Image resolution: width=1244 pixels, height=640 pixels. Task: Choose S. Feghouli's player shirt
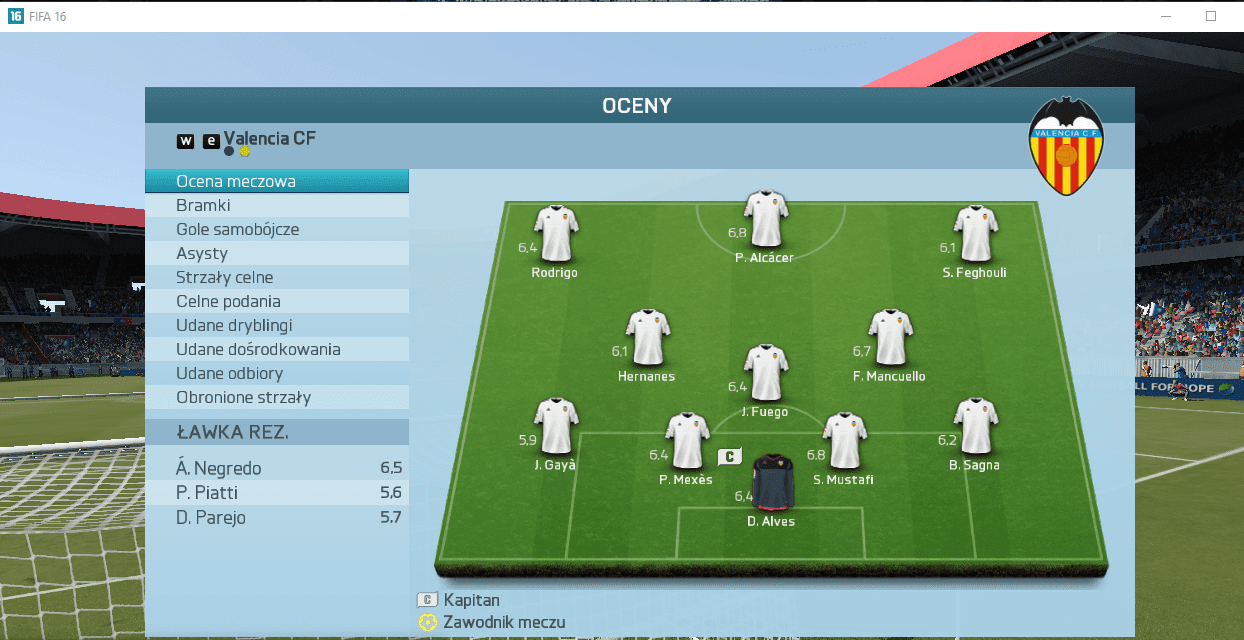coord(976,233)
